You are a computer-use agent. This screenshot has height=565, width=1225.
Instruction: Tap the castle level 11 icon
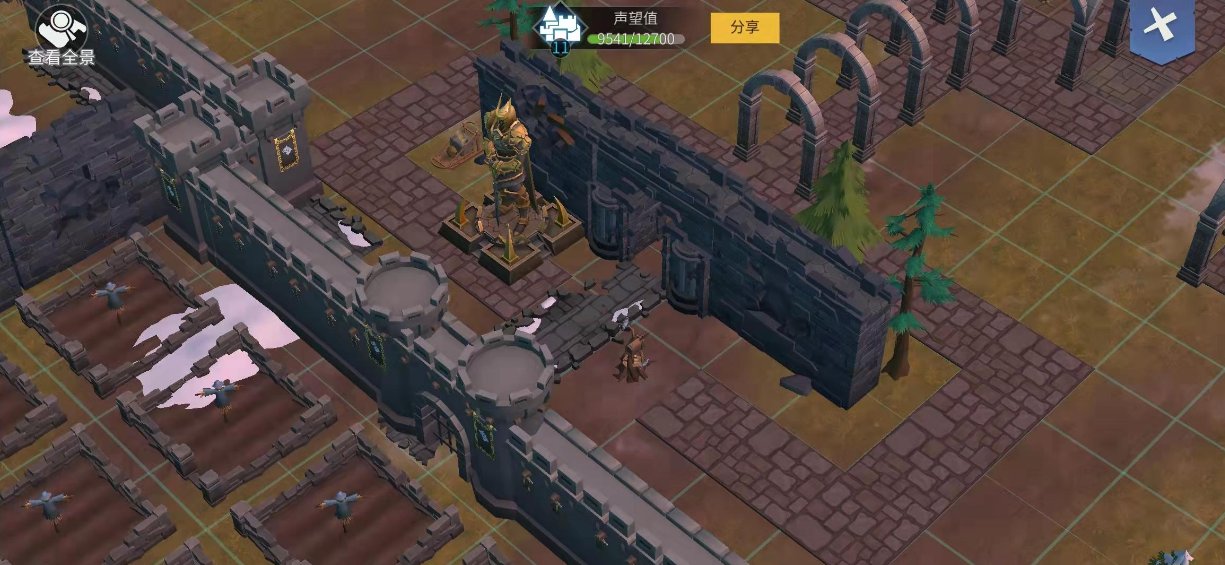pyautogui.click(x=560, y=28)
